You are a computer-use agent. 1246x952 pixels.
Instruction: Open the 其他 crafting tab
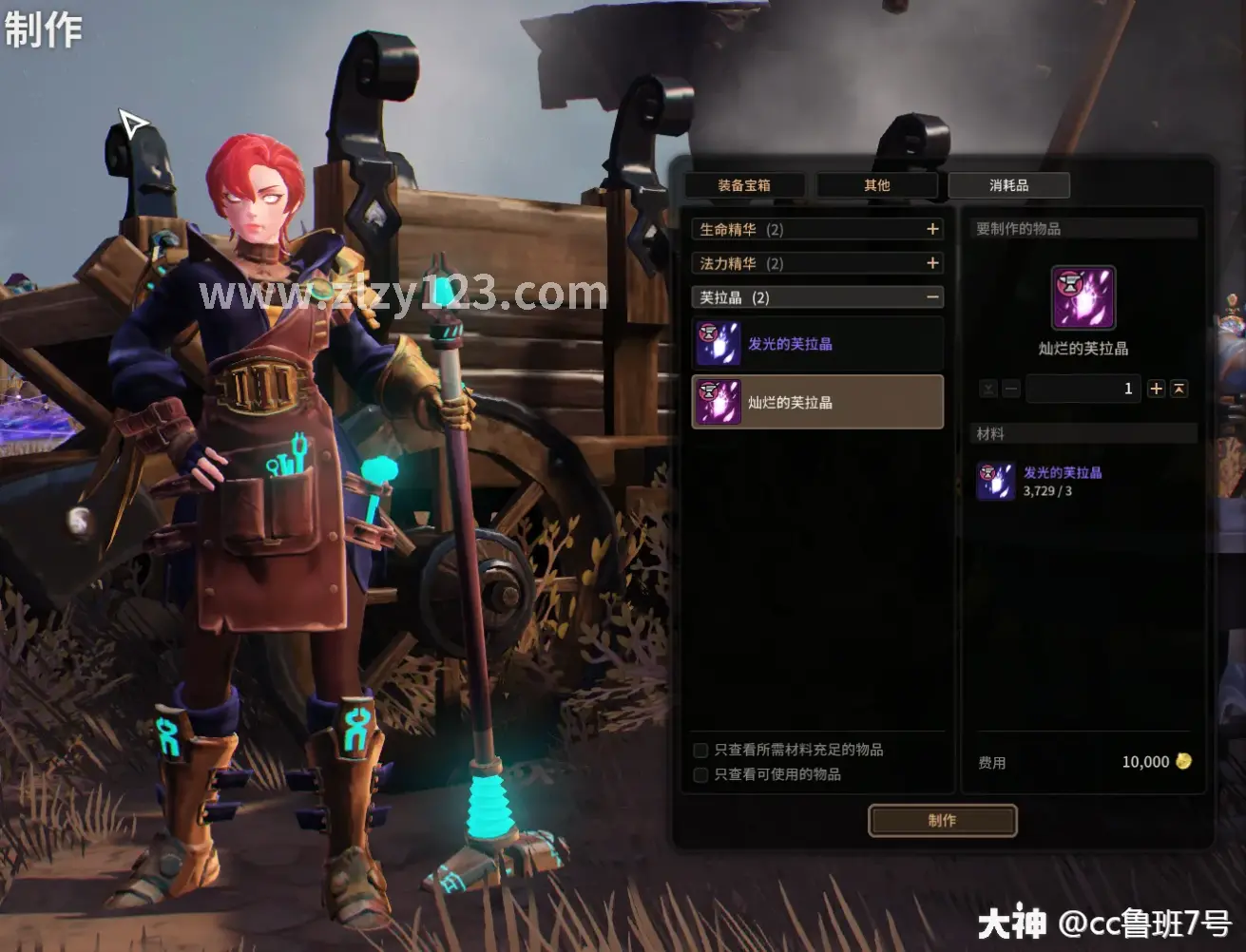pos(876,185)
